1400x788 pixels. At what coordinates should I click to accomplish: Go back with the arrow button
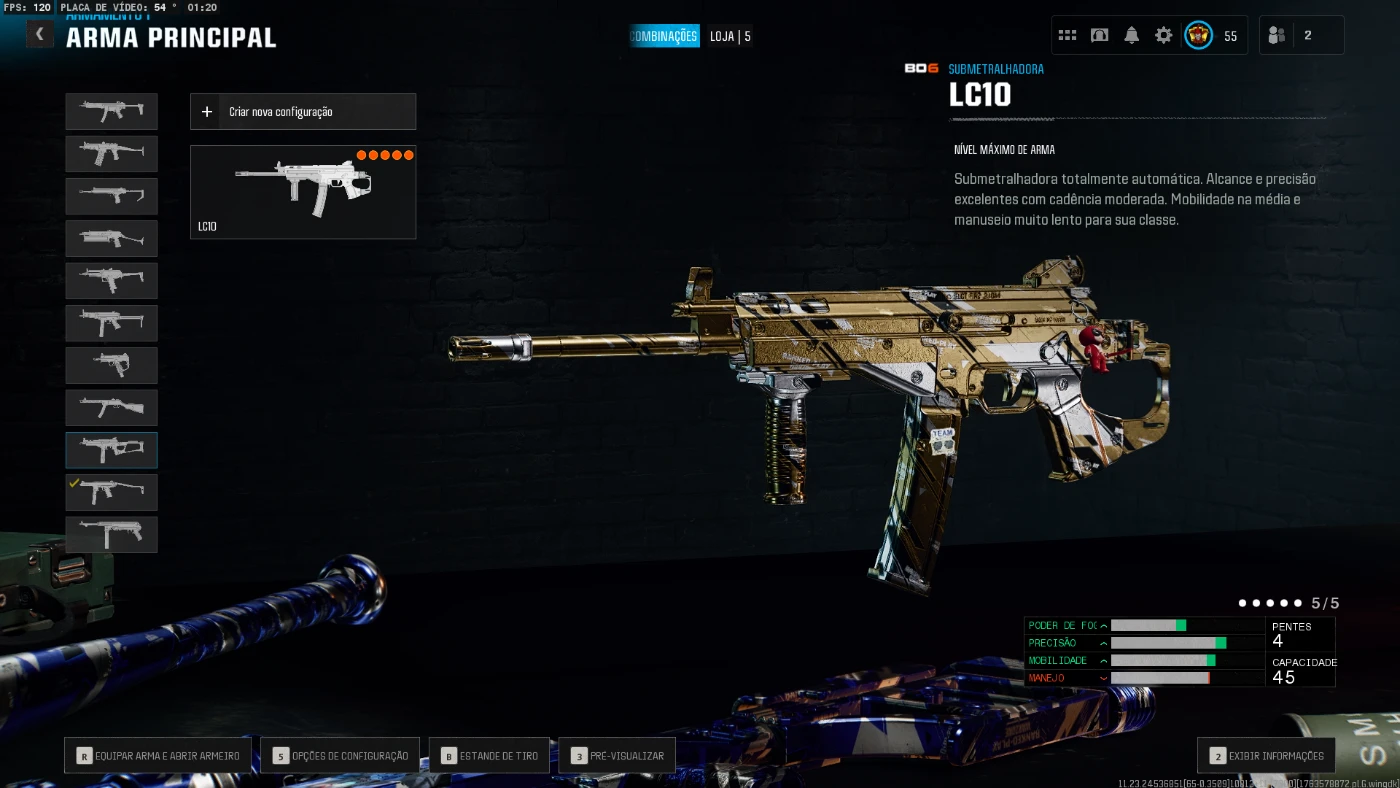39,35
